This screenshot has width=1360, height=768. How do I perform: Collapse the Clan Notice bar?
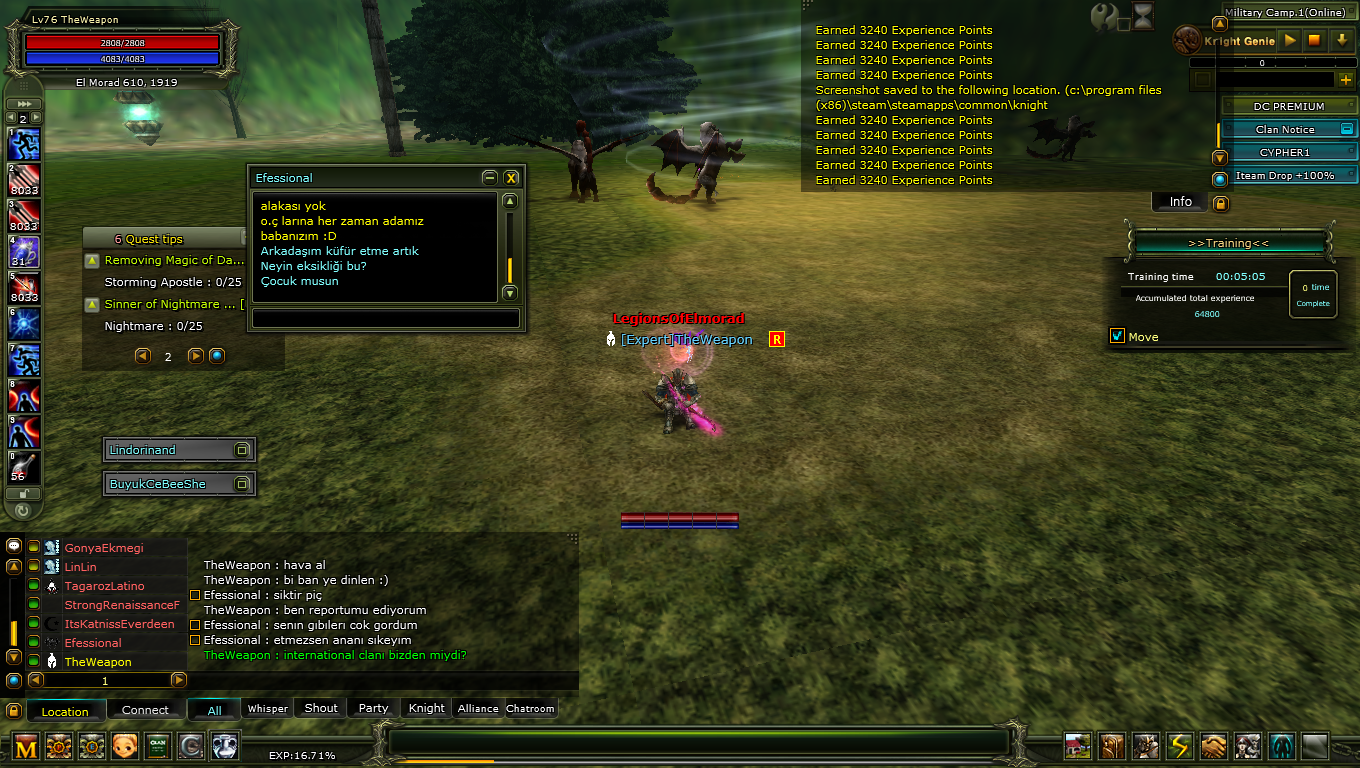pyautogui.click(x=1346, y=129)
